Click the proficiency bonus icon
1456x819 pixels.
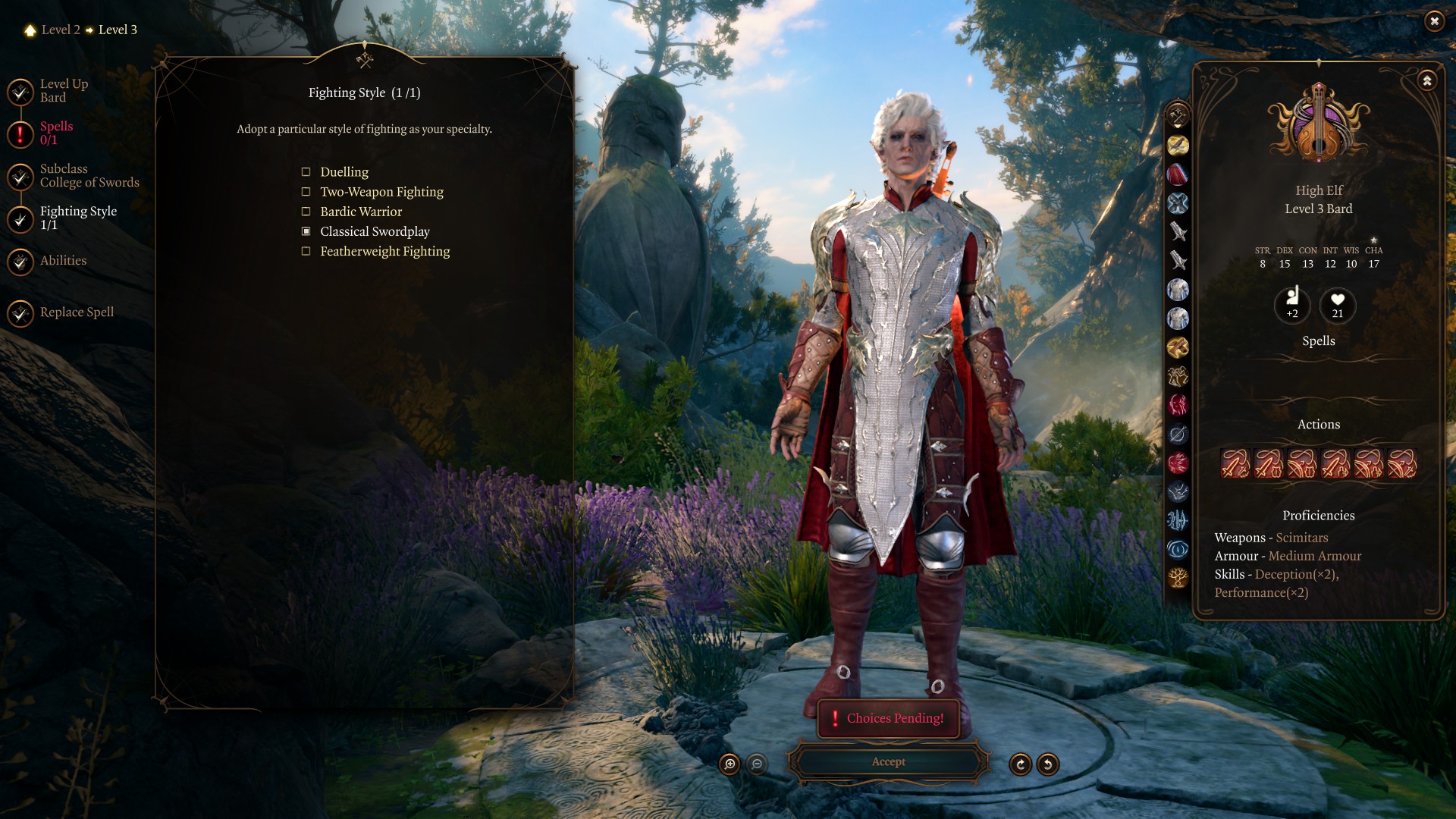1292,305
